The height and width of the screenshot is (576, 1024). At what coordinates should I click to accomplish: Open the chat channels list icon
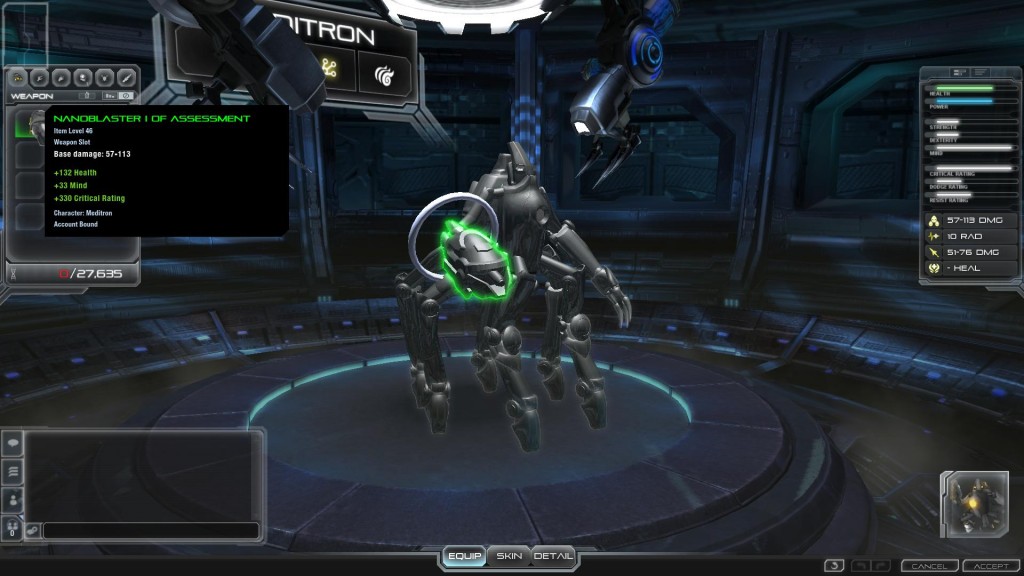tap(14, 471)
